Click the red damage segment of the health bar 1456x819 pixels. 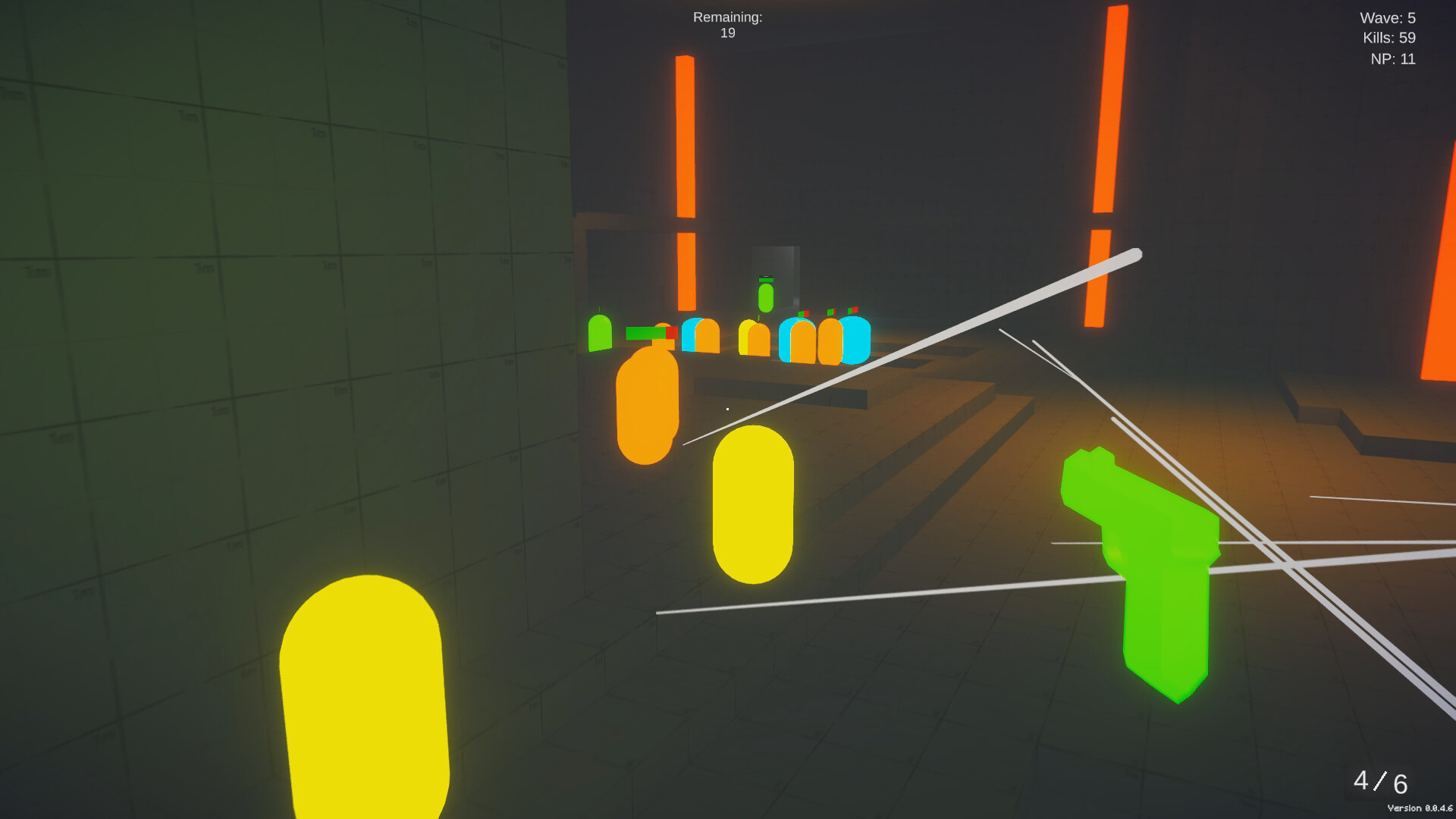coord(671,334)
